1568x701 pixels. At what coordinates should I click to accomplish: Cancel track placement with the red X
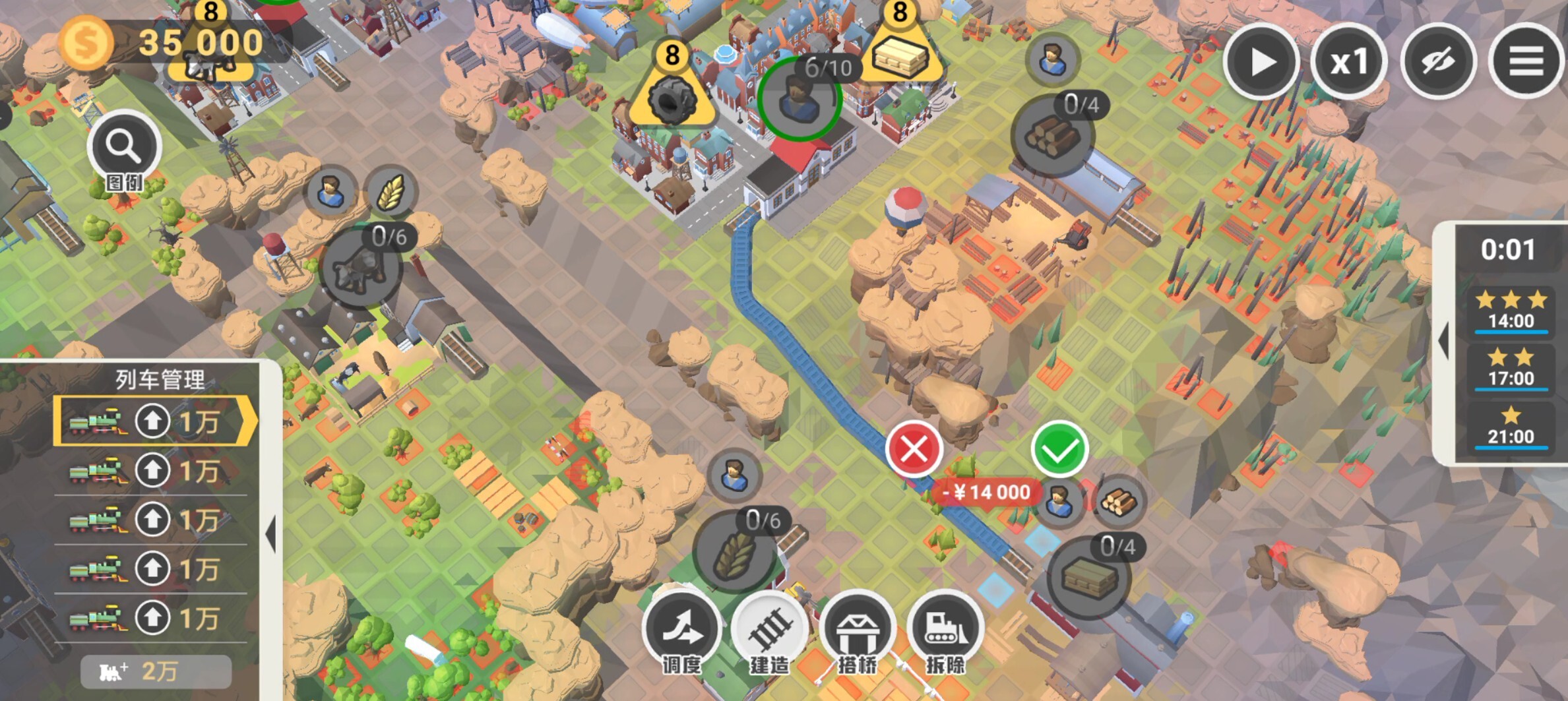(x=914, y=450)
